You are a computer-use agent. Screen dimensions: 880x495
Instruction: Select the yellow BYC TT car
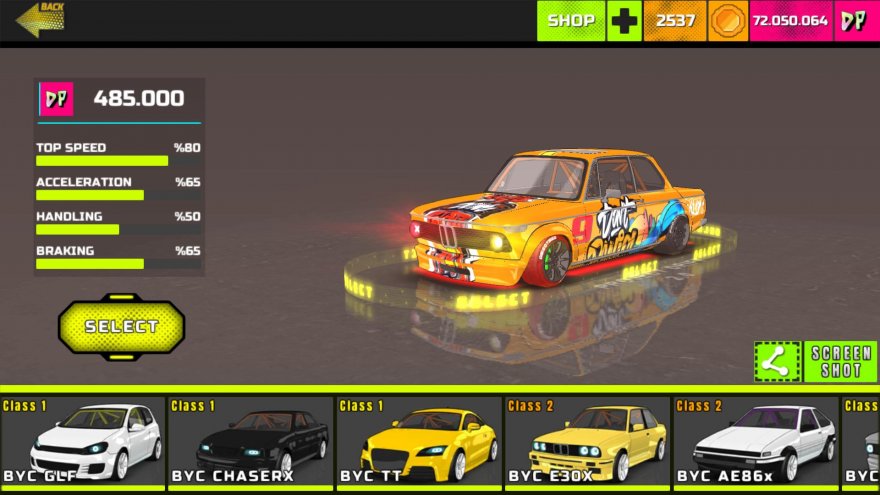point(420,441)
